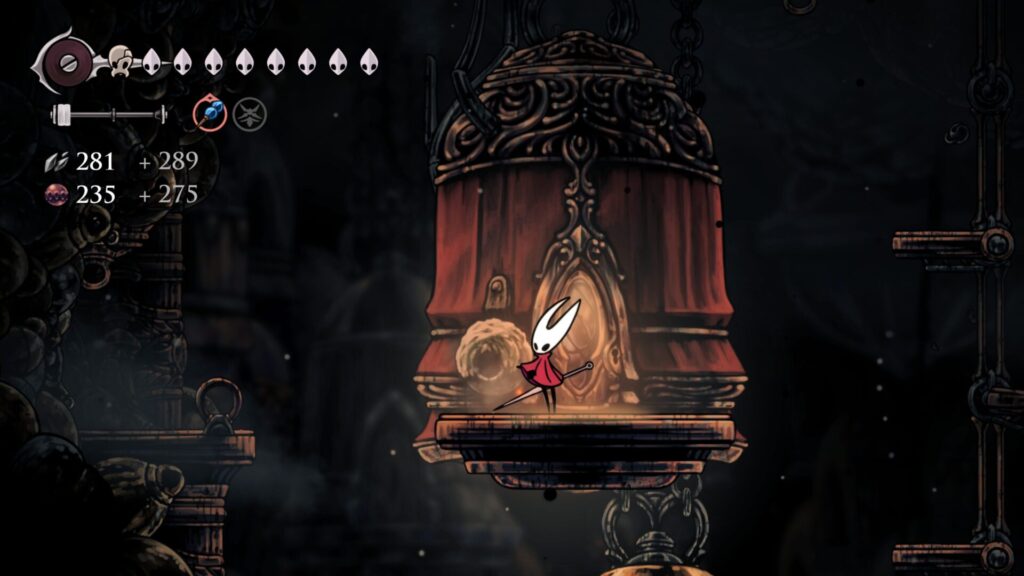Click the greyed-out bug emblem icon
1024x576 pixels.
(249, 115)
